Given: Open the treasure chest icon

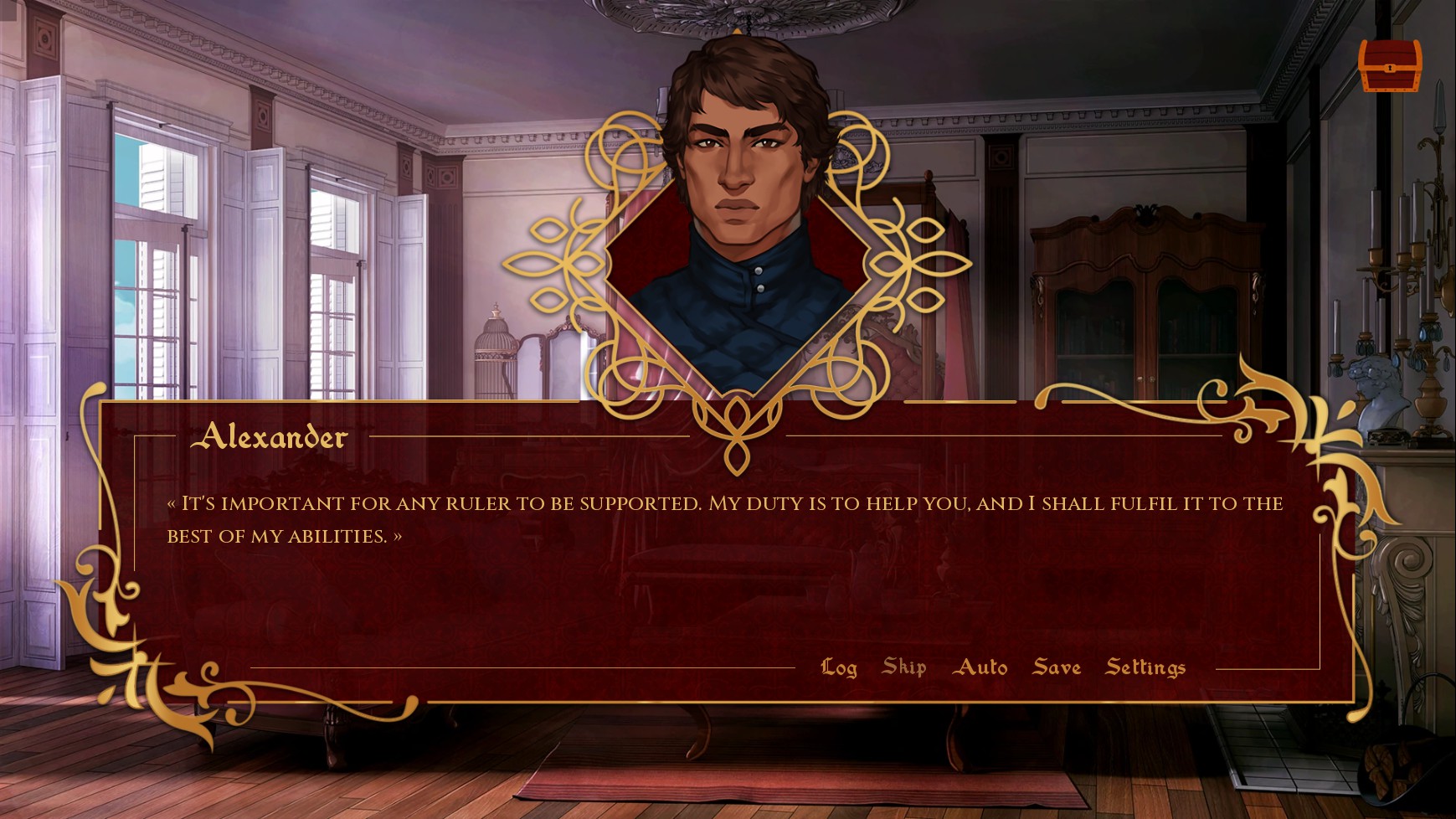Looking at the screenshot, I should (1389, 64).
